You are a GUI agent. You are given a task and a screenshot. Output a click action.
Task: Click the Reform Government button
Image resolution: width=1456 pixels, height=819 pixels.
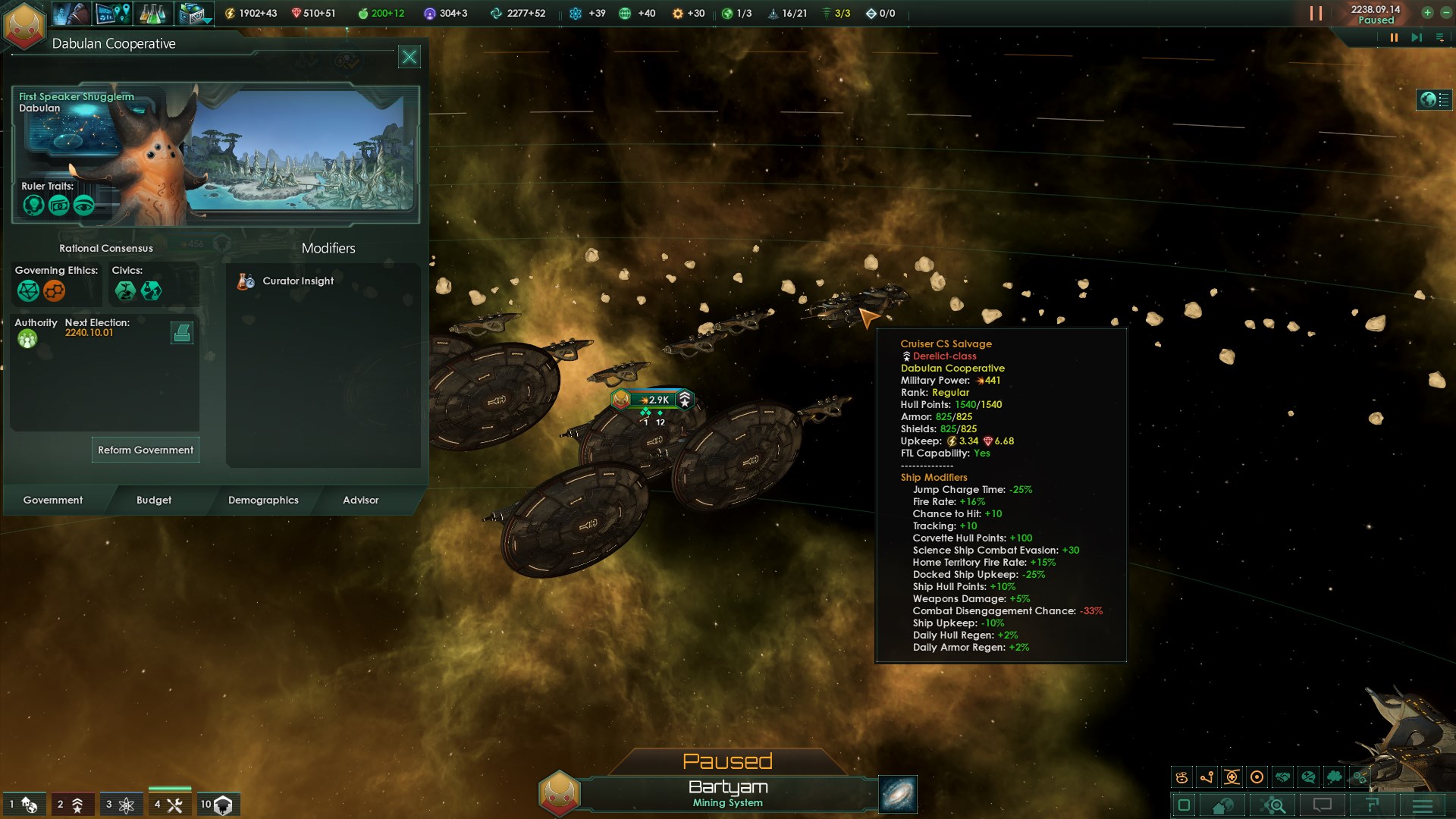coord(144,450)
